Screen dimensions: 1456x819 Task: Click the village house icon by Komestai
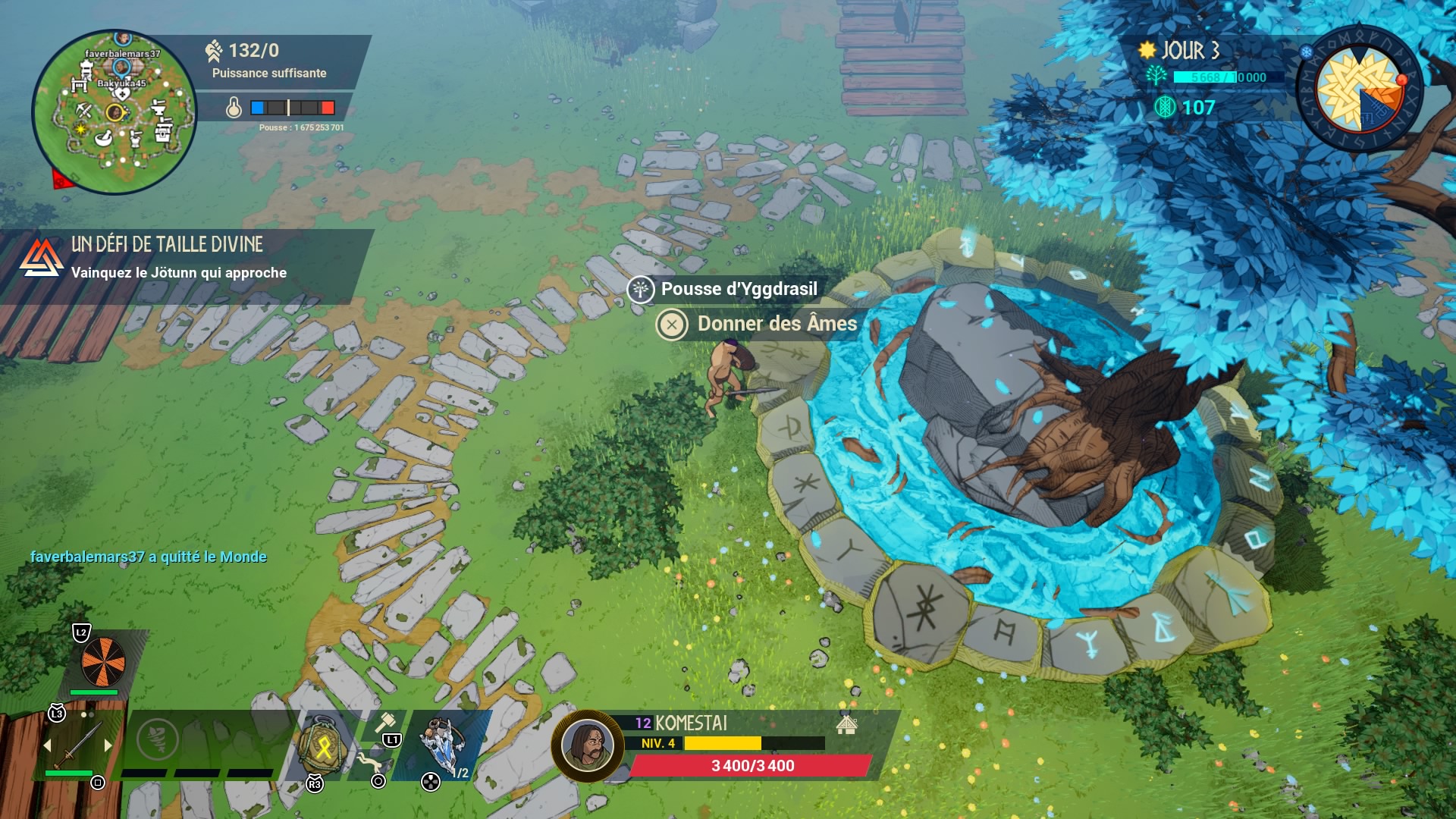846,724
